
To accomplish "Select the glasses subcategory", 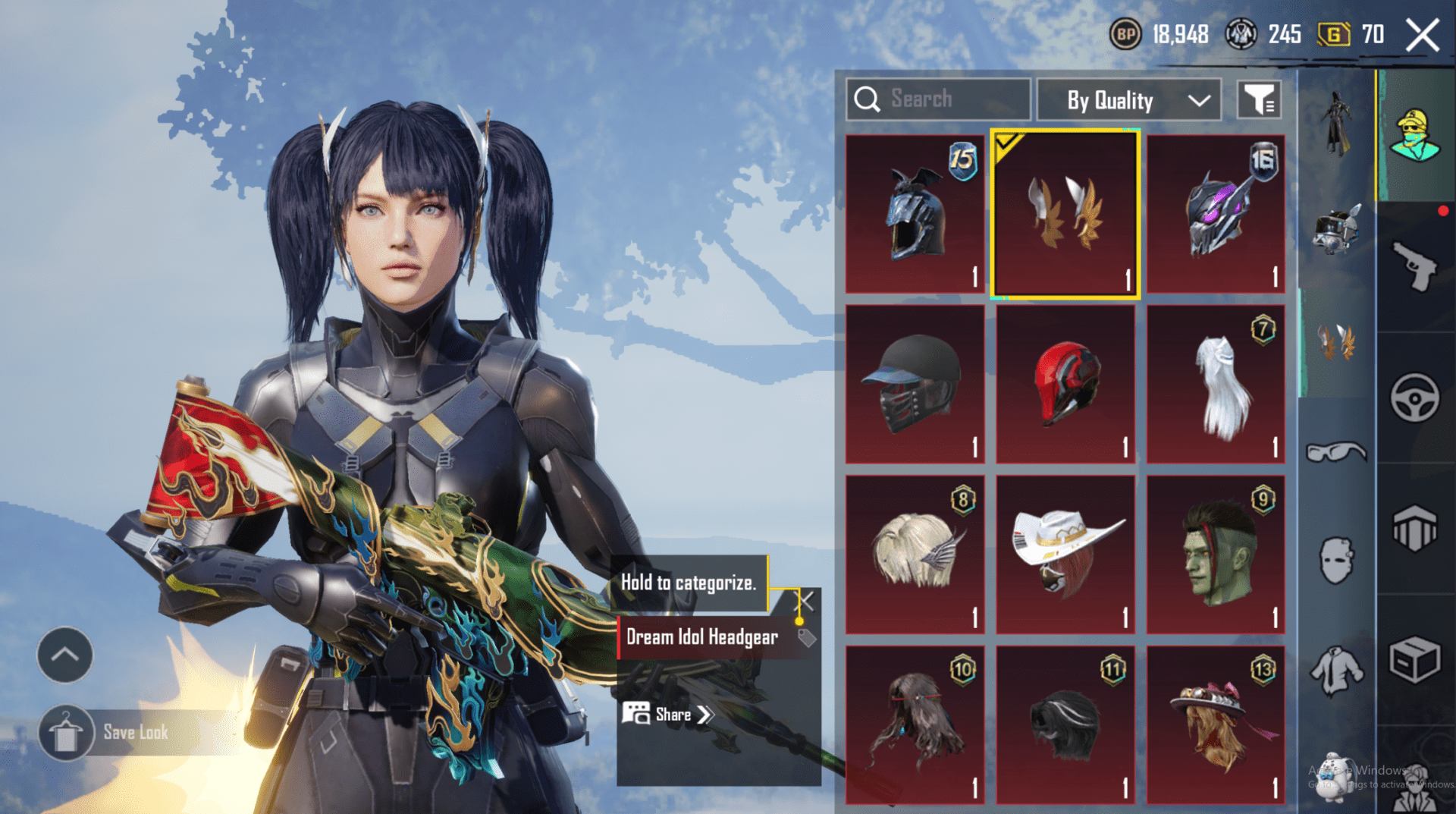I will [1336, 453].
